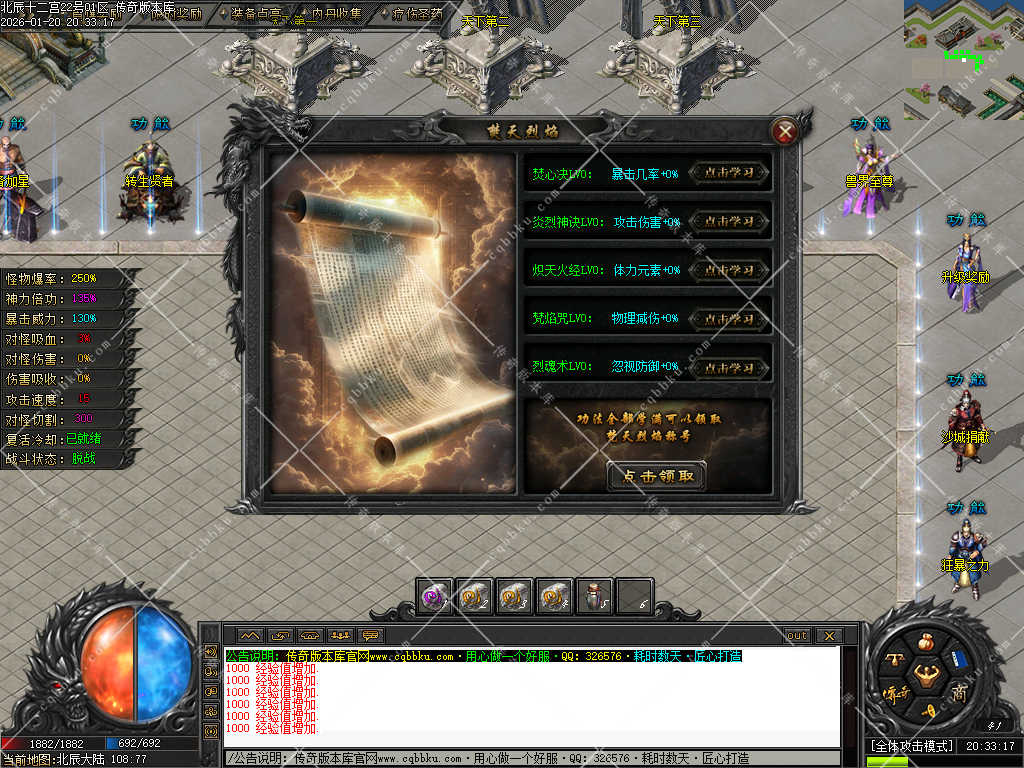The width and height of the screenshot is (1024, 768).
Task: Click the chat panel's out button
Action: [797, 635]
